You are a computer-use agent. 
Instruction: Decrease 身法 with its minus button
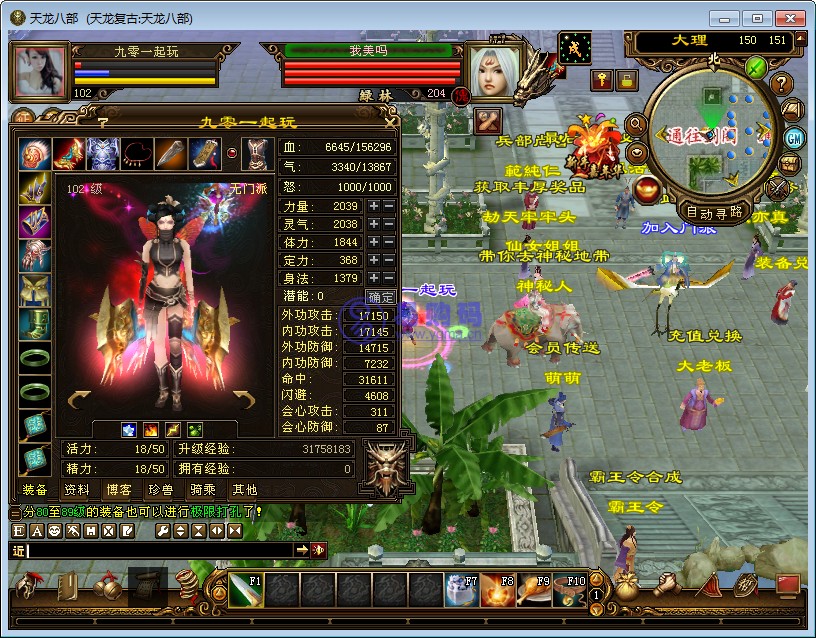[x=389, y=278]
